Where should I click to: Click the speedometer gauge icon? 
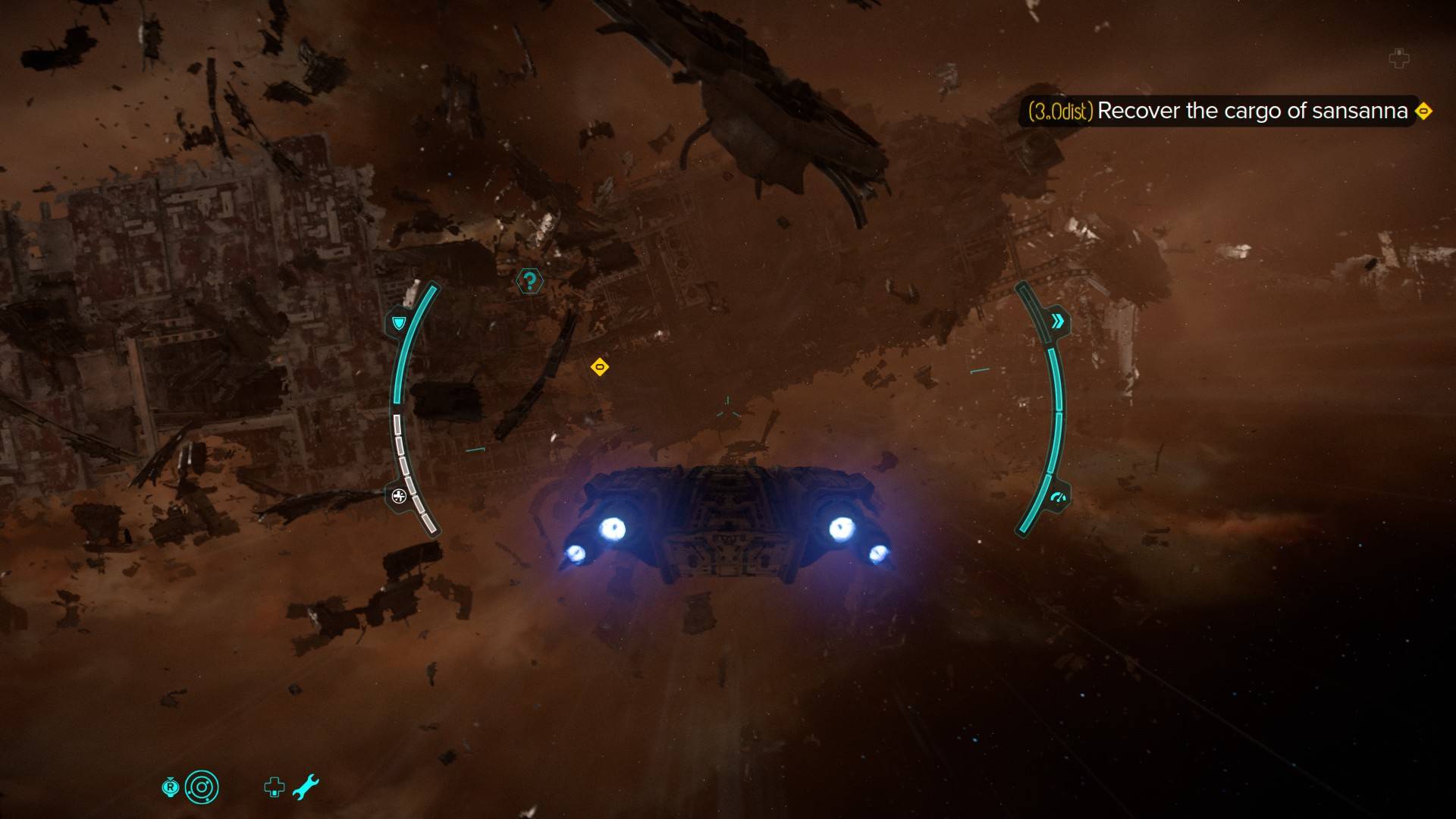(x=1058, y=498)
